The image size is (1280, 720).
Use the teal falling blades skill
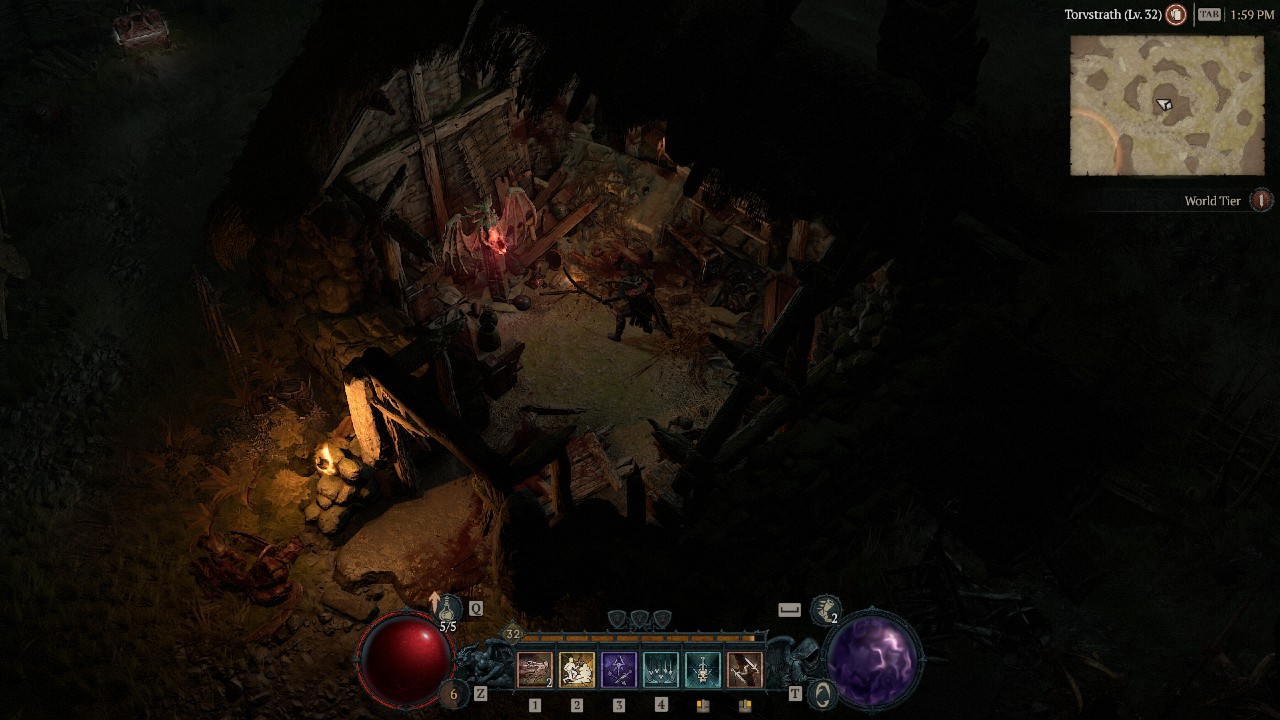[661, 670]
